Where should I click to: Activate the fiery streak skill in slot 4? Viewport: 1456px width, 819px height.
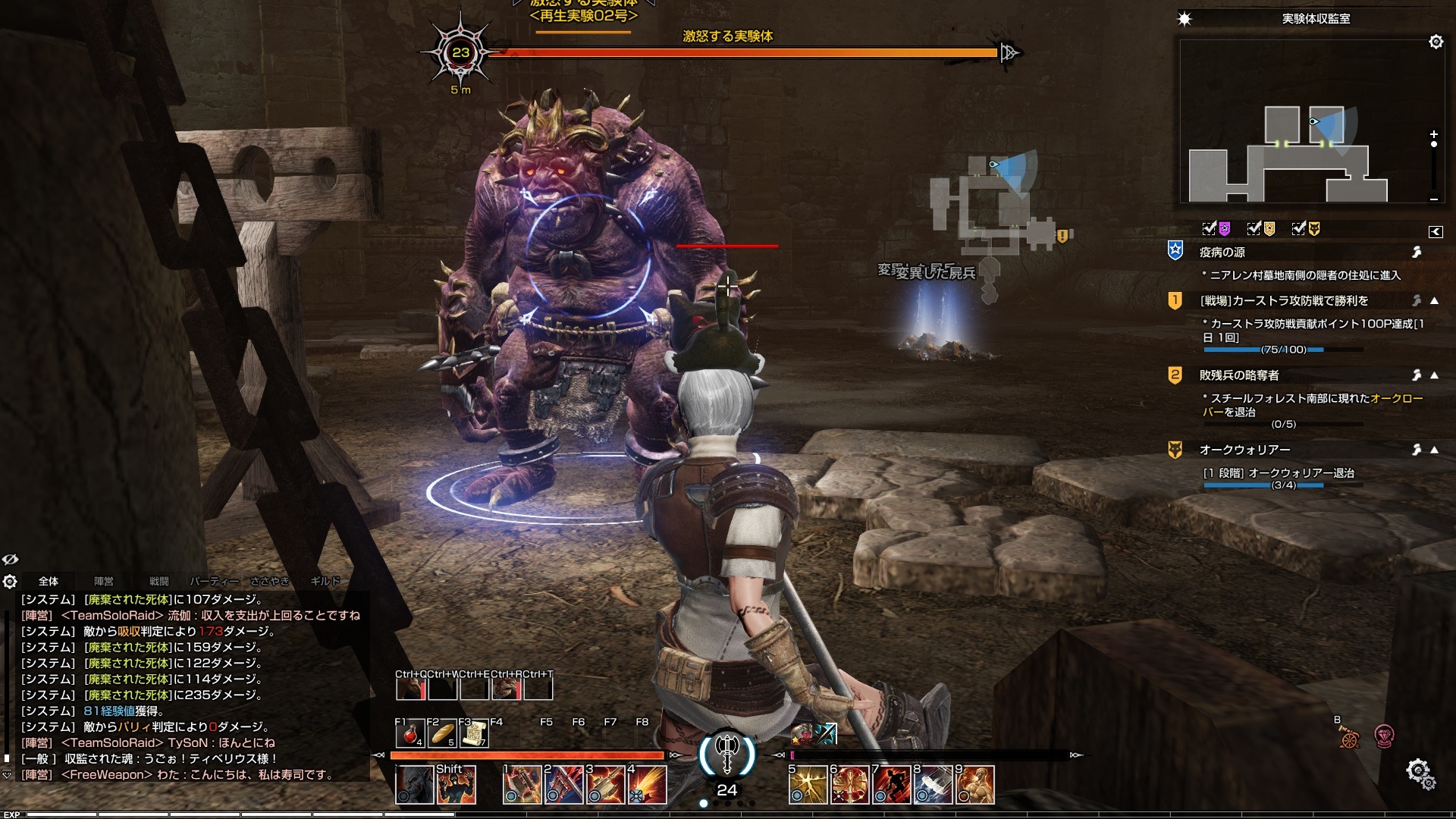pyautogui.click(x=648, y=784)
